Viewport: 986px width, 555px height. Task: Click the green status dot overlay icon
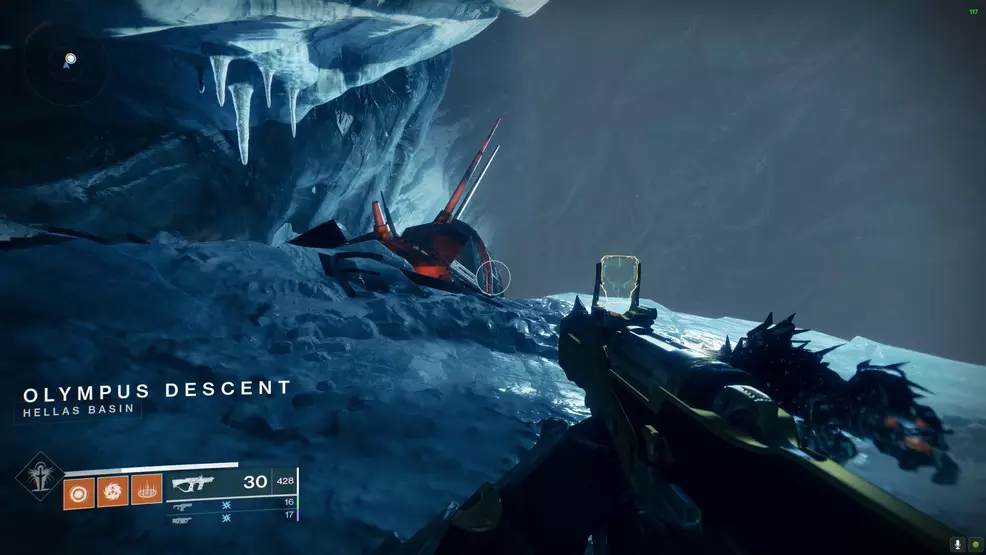974,545
